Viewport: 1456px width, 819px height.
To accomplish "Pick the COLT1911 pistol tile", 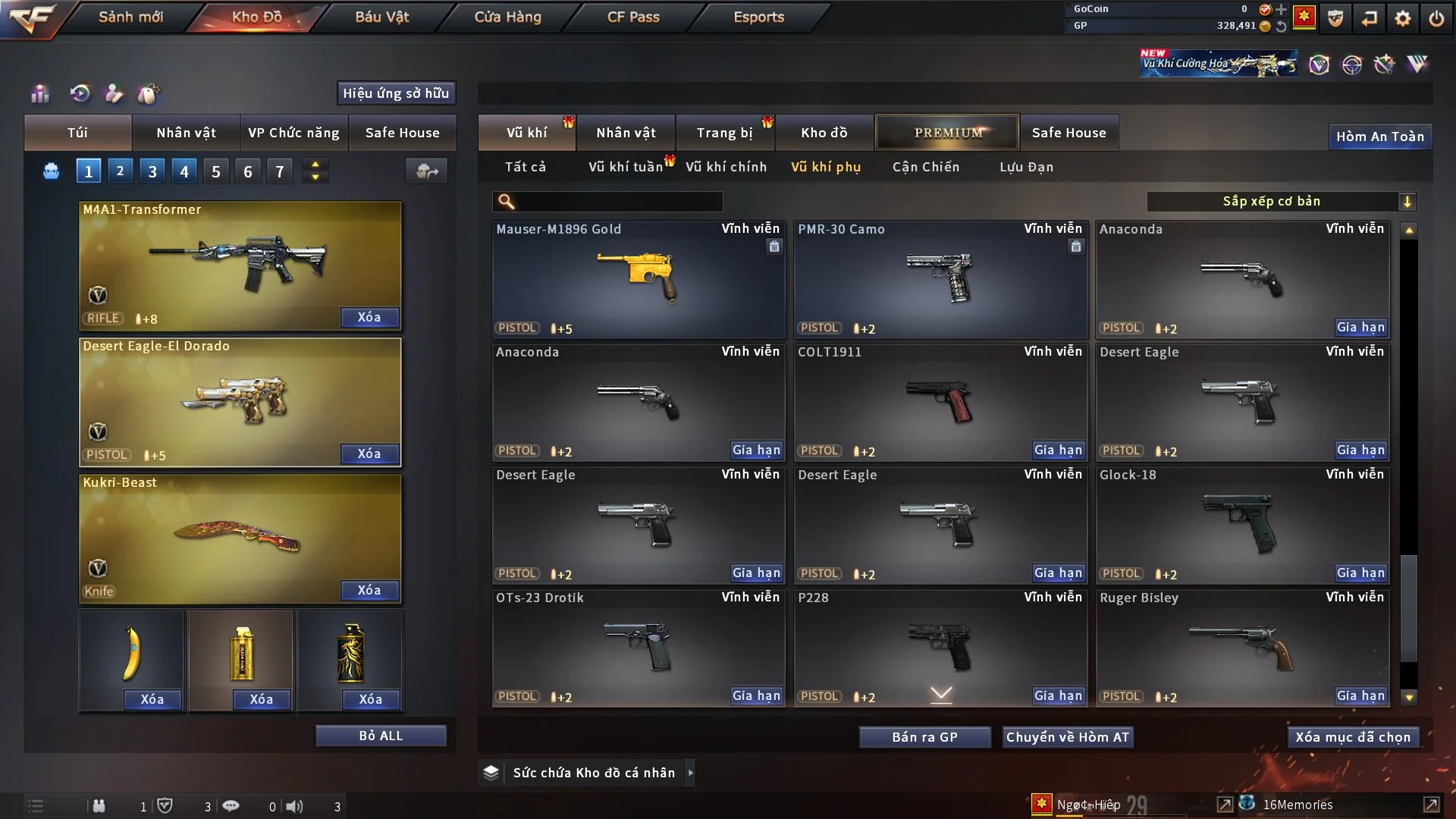I will point(940,402).
